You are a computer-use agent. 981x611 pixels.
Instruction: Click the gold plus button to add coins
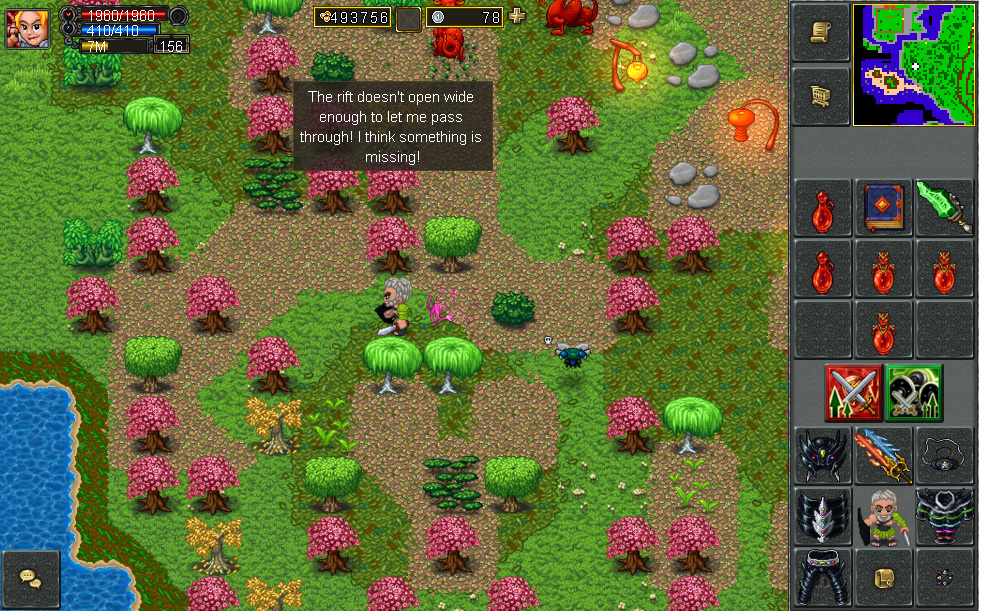coord(517,16)
